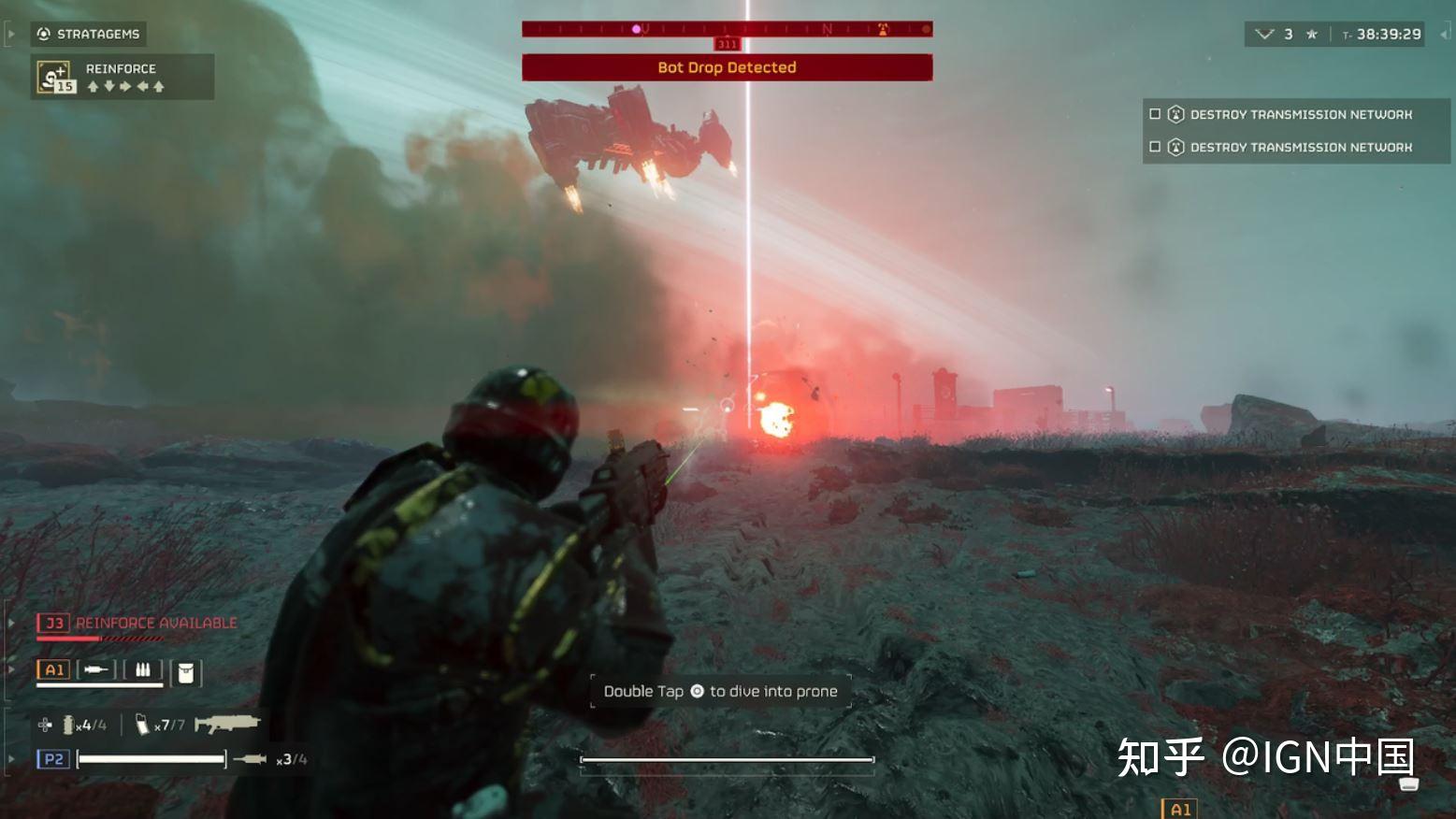Click the star rating icon

pyautogui.click(x=1312, y=35)
